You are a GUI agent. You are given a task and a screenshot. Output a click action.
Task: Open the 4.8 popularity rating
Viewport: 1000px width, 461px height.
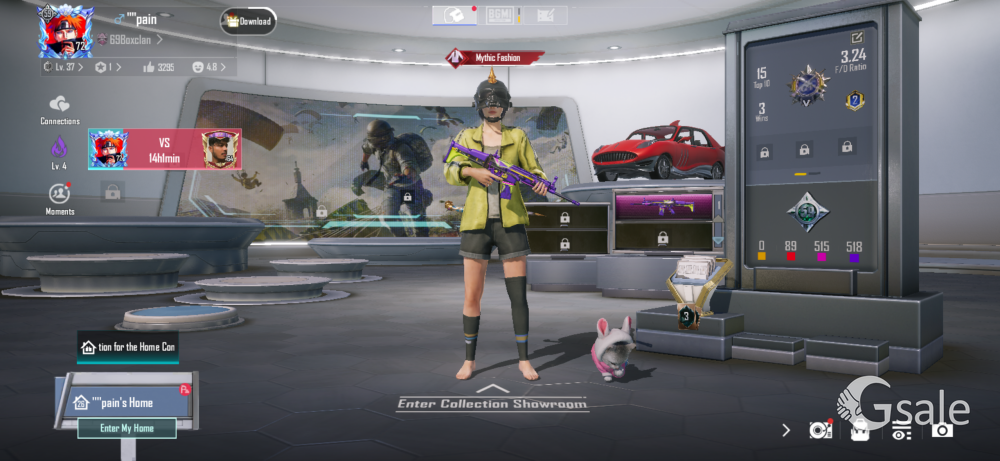tap(210, 67)
